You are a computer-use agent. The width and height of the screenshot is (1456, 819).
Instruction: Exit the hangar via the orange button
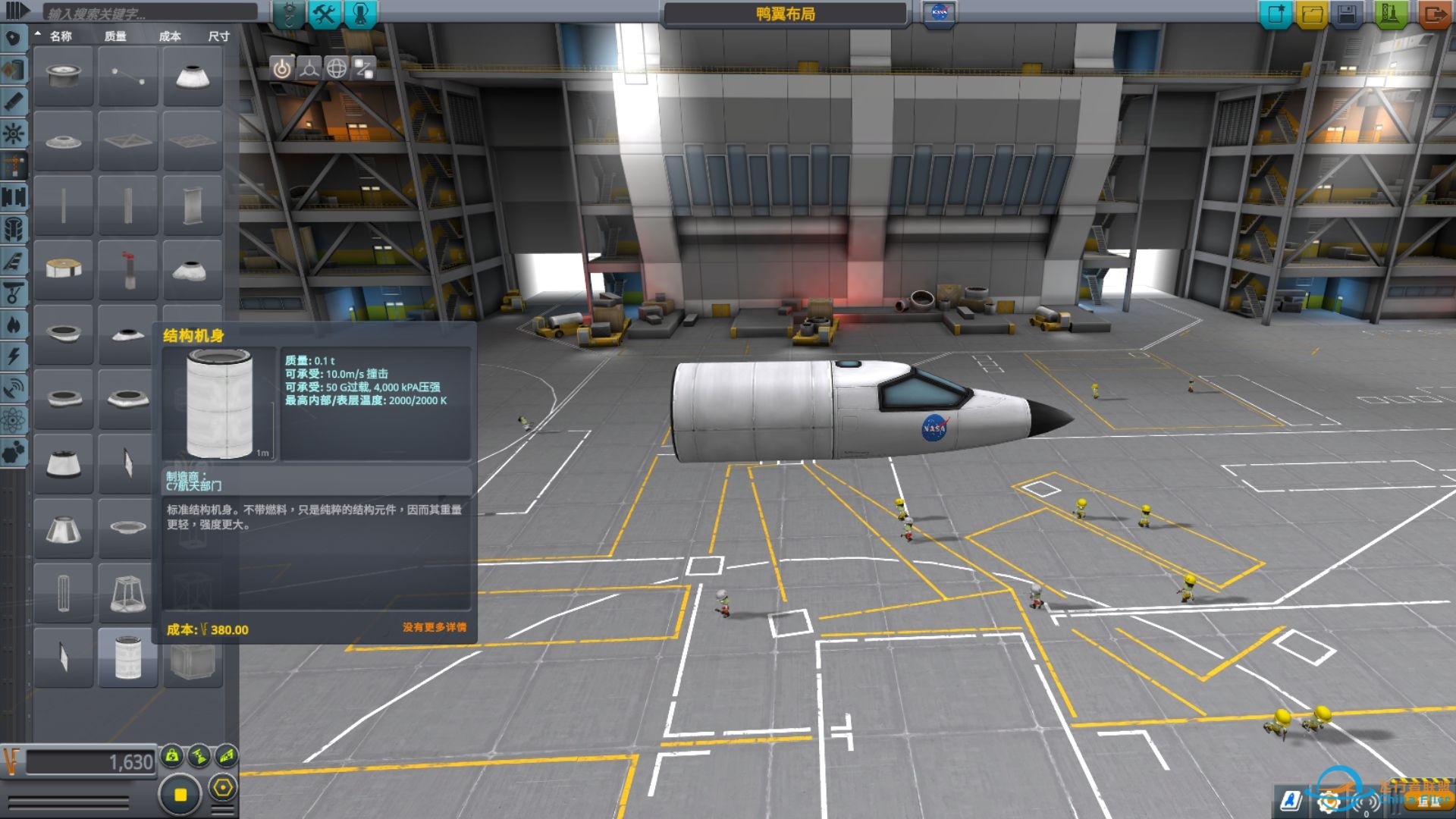coord(1435,14)
